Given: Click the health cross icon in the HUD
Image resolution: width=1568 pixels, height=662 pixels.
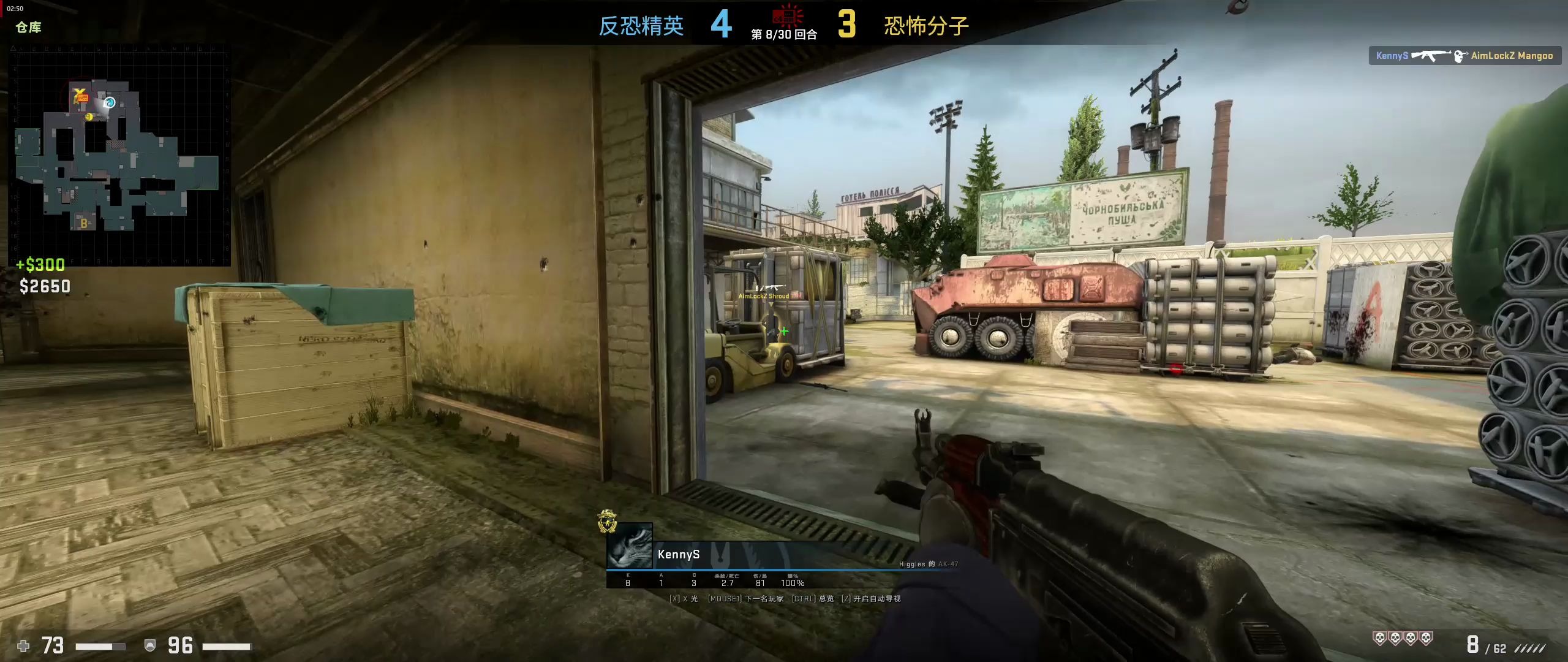Looking at the screenshot, I should 22,647.
